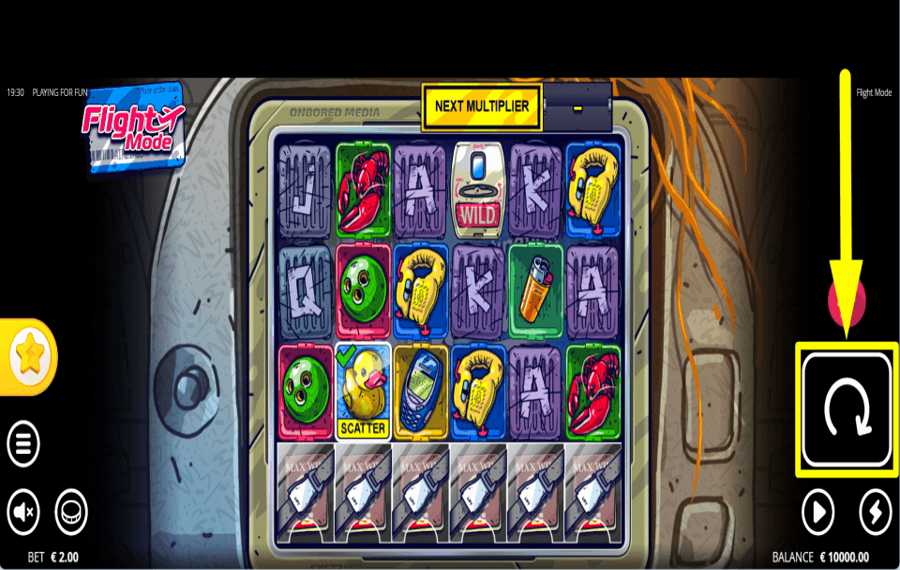This screenshot has width=900, height=570.
Task: Activate the lightning bolt turbo mode
Action: pyautogui.click(x=875, y=513)
